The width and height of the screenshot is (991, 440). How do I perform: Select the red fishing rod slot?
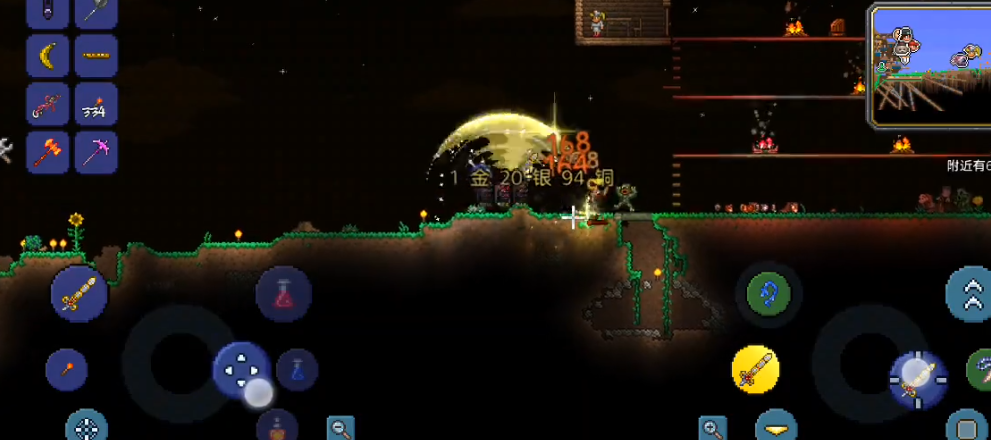(47, 104)
